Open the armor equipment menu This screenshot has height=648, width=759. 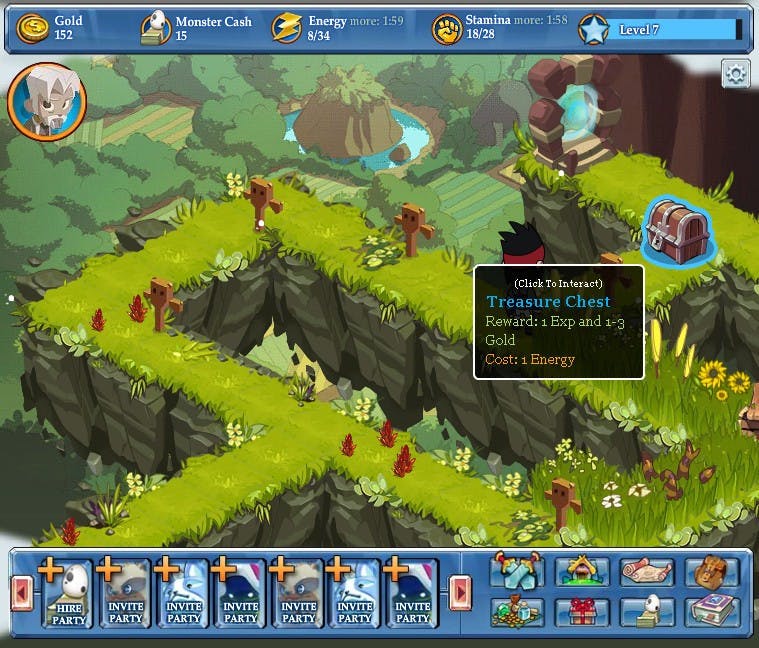(x=517, y=572)
